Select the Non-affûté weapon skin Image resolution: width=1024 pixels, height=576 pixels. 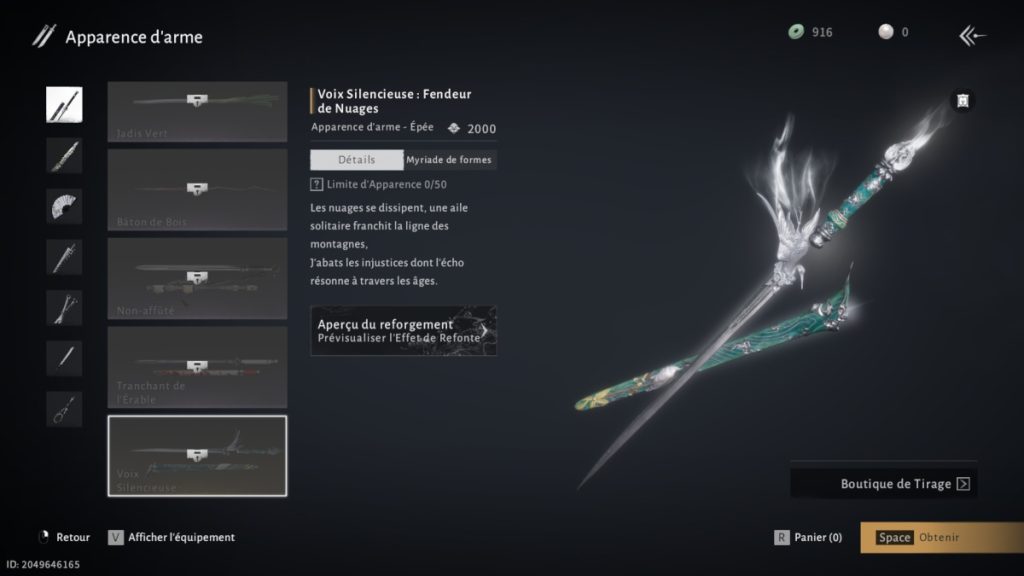tap(197, 278)
